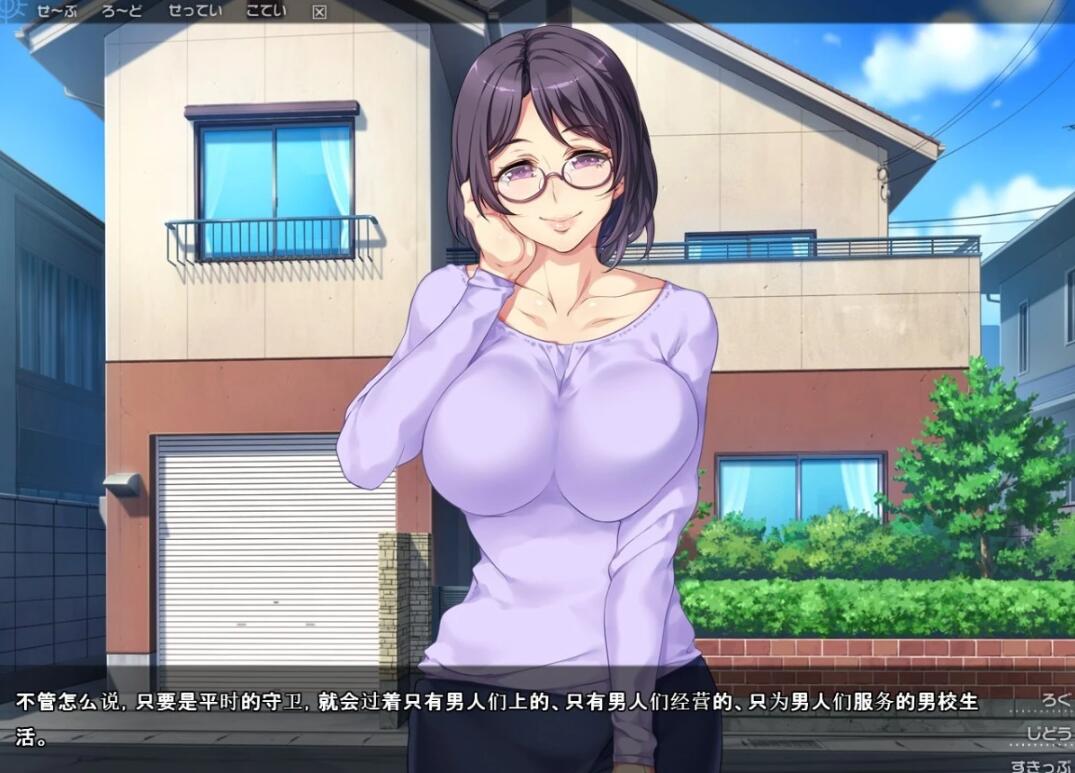This screenshot has width=1075, height=773.
Task: Open the せ~ぶ (Save) menu
Action: pos(54,11)
